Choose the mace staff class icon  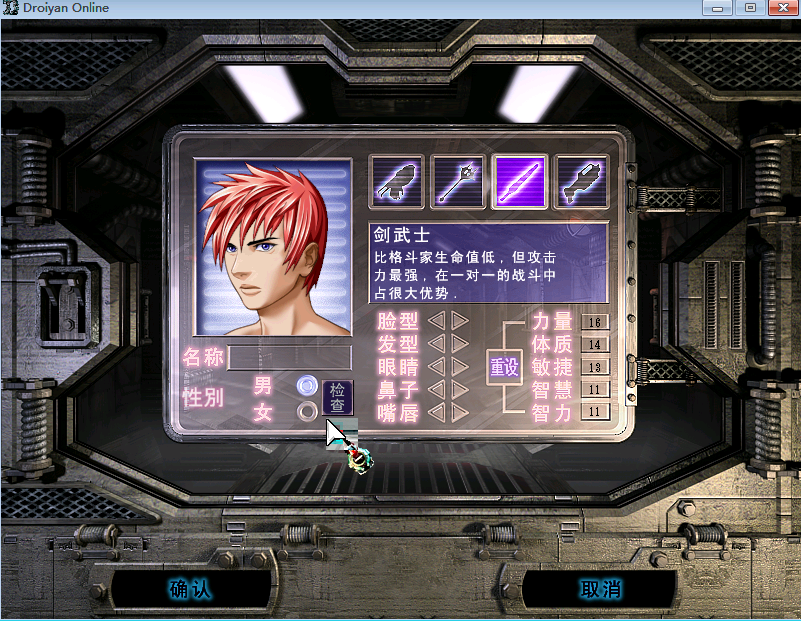pos(457,181)
